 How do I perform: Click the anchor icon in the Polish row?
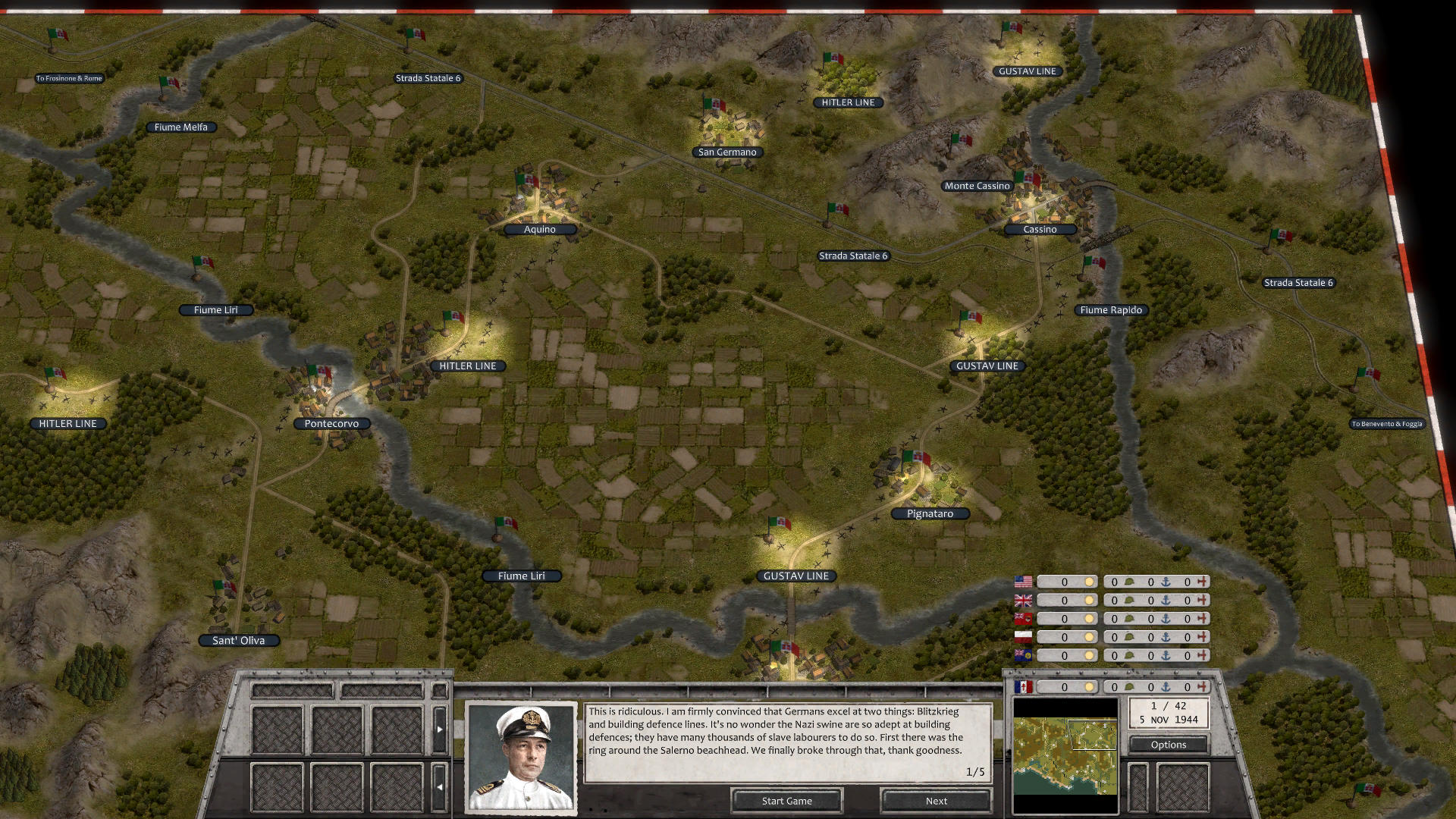pyautogui.click(x=1165, y=637)
